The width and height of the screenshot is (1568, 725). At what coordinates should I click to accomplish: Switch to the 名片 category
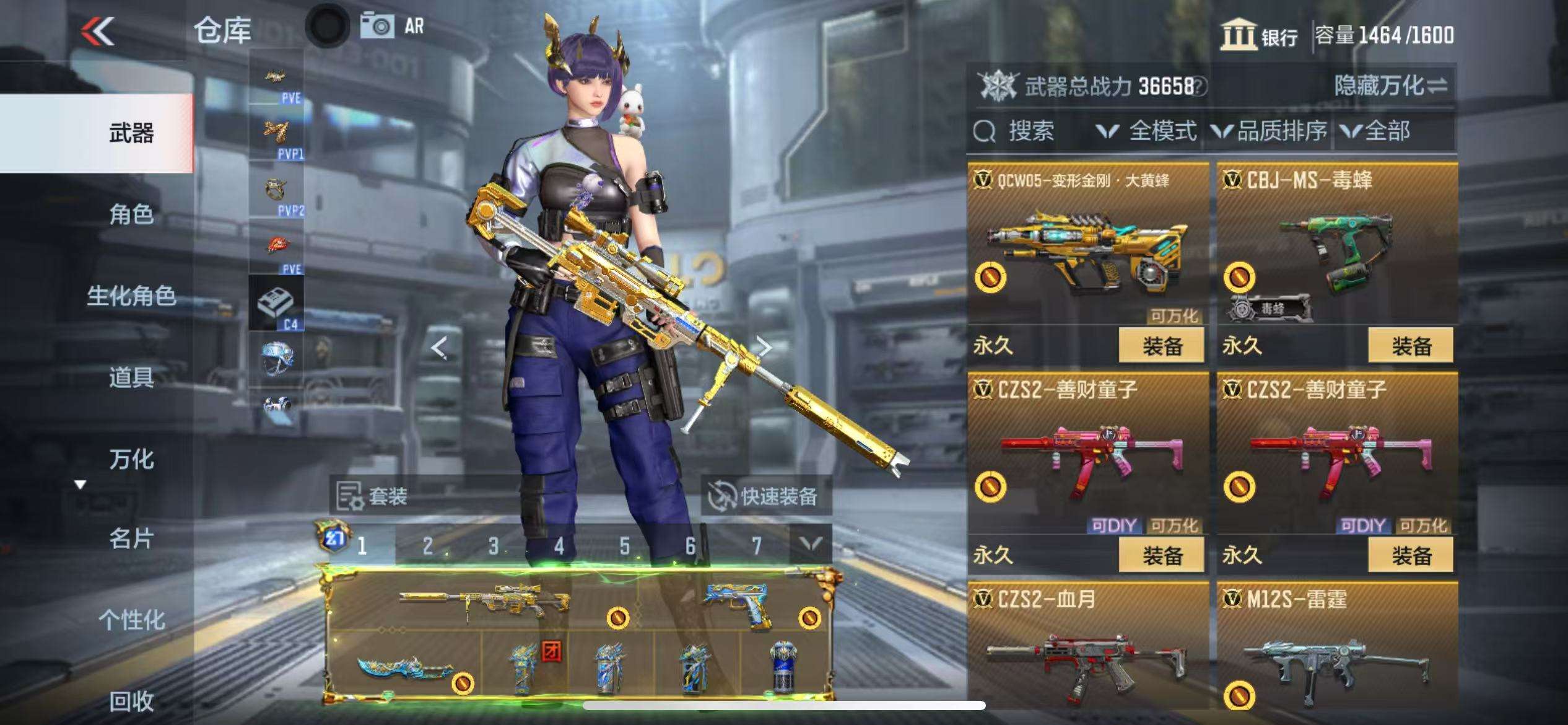[131, 539]
